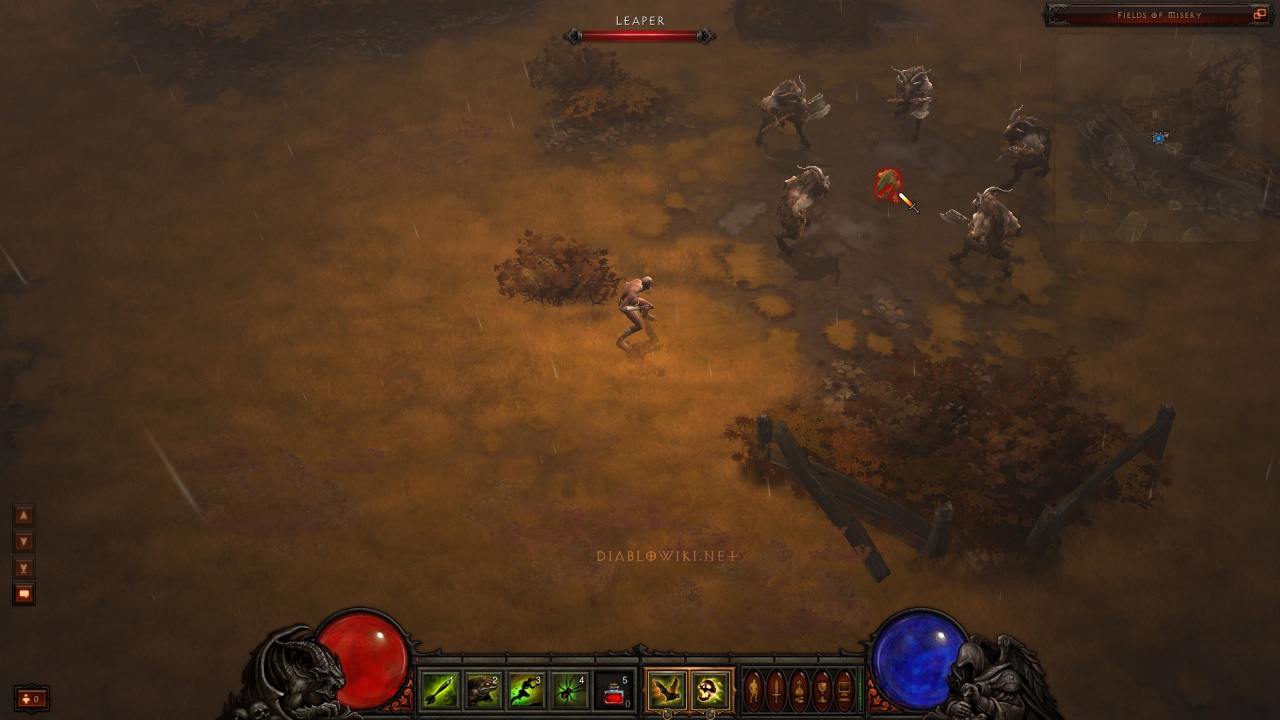Open chat with the speech bubble button
Viewport: 1280px width, 720px height.
tap(24, 594)
